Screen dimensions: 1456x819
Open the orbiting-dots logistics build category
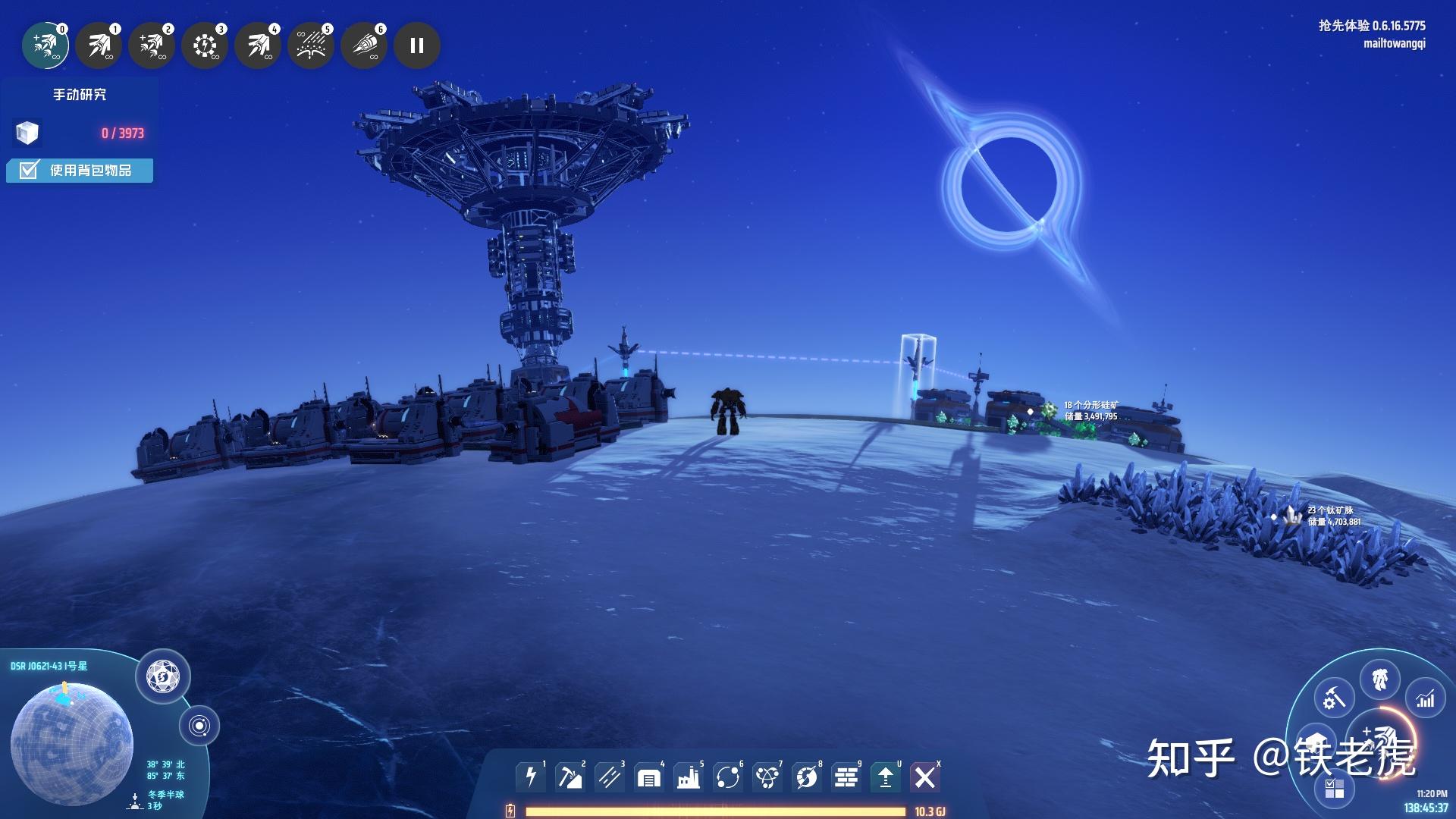pos(727,777)
